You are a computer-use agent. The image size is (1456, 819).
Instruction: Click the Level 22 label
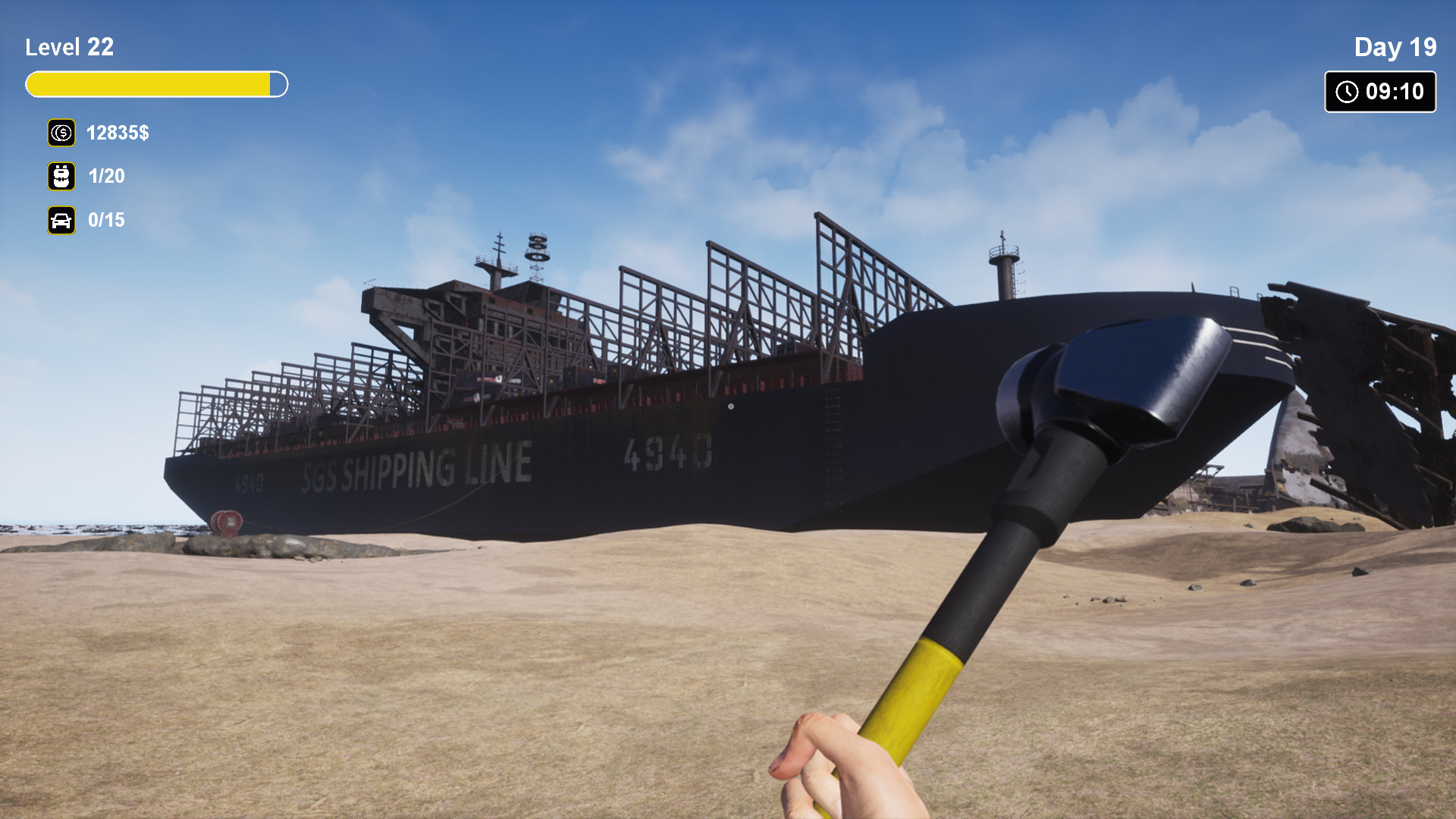tap(69, 47)
